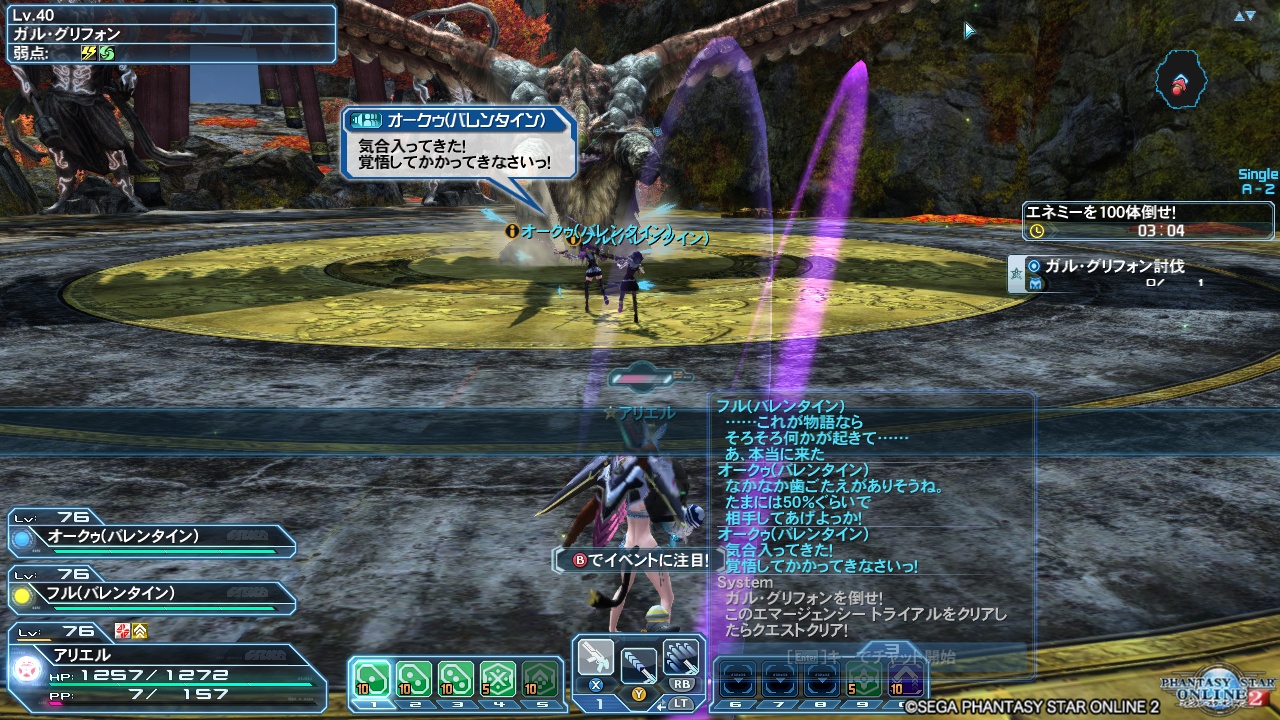Click the trial emblem icon under the Gal Gryphon objective

point(1035,282)
